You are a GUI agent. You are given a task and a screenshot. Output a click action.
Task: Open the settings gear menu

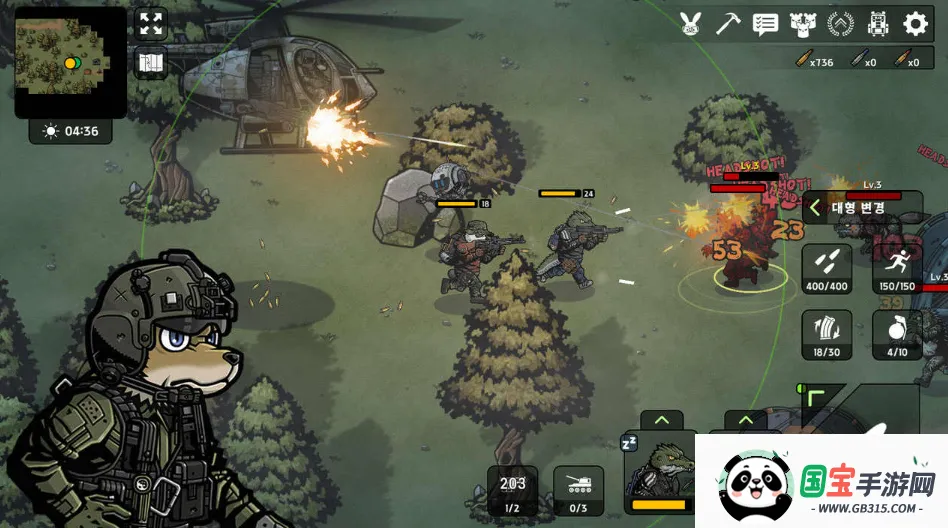[915, 23]
